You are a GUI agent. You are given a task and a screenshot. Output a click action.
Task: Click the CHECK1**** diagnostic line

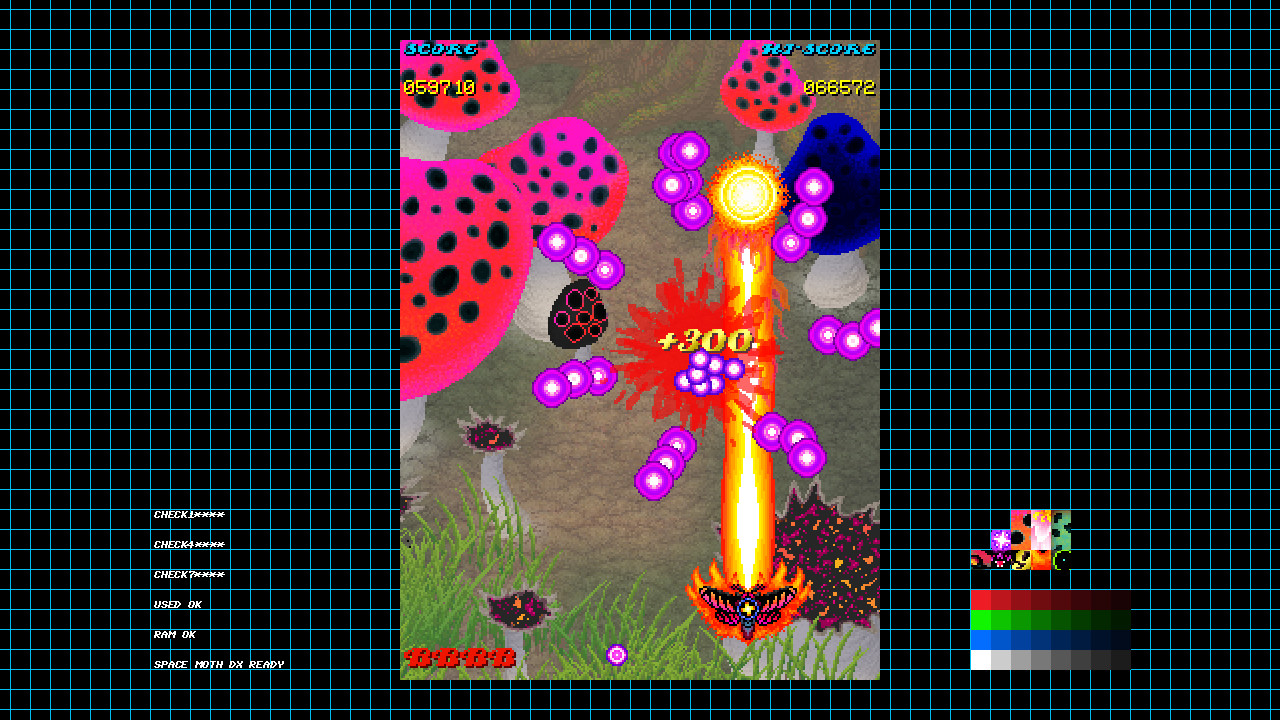[x=189, y=514]
